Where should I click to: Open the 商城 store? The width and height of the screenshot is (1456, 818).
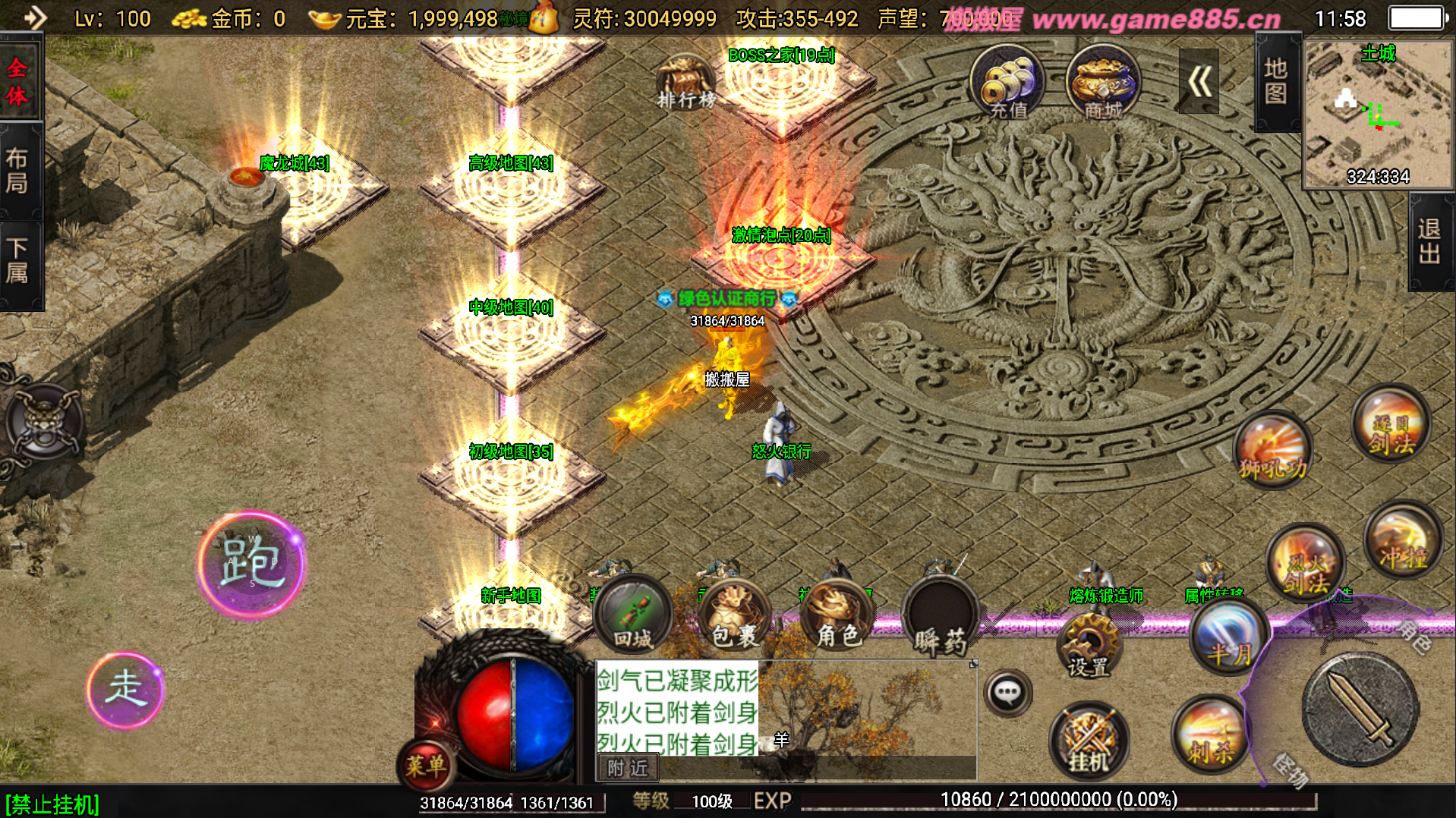pos(1102,82)
